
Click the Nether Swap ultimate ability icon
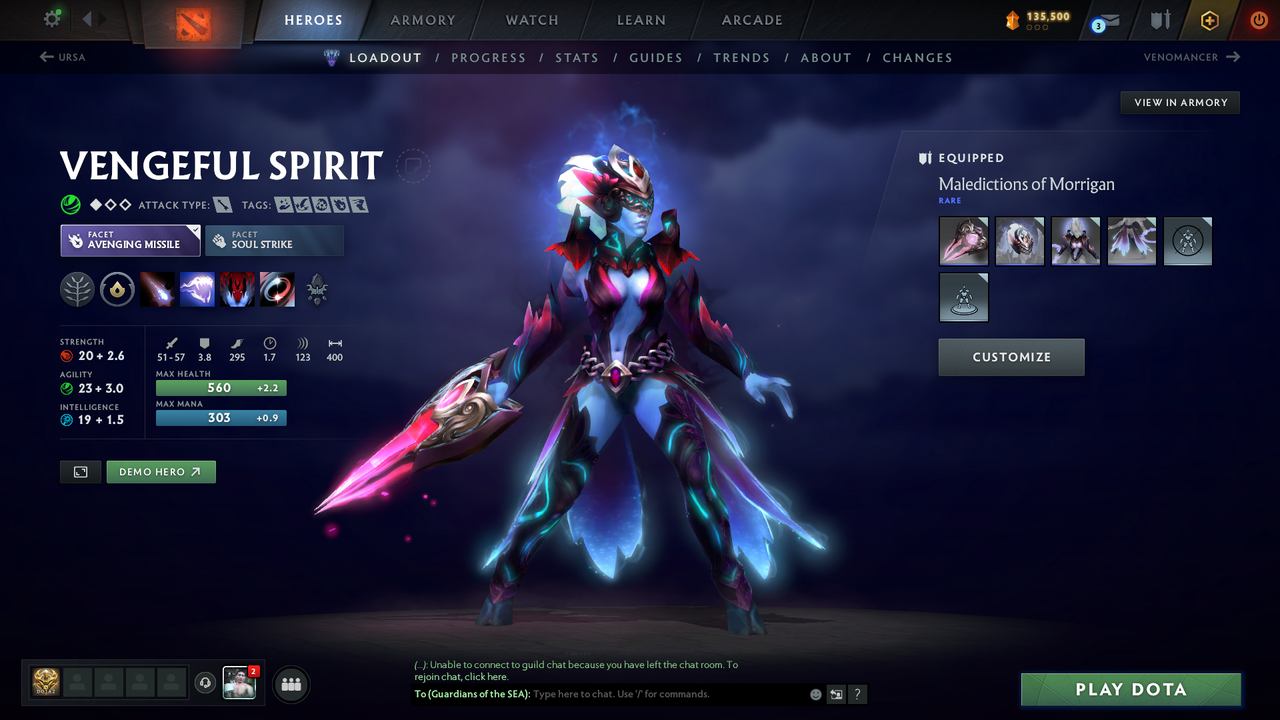click(x=277, y=289)
